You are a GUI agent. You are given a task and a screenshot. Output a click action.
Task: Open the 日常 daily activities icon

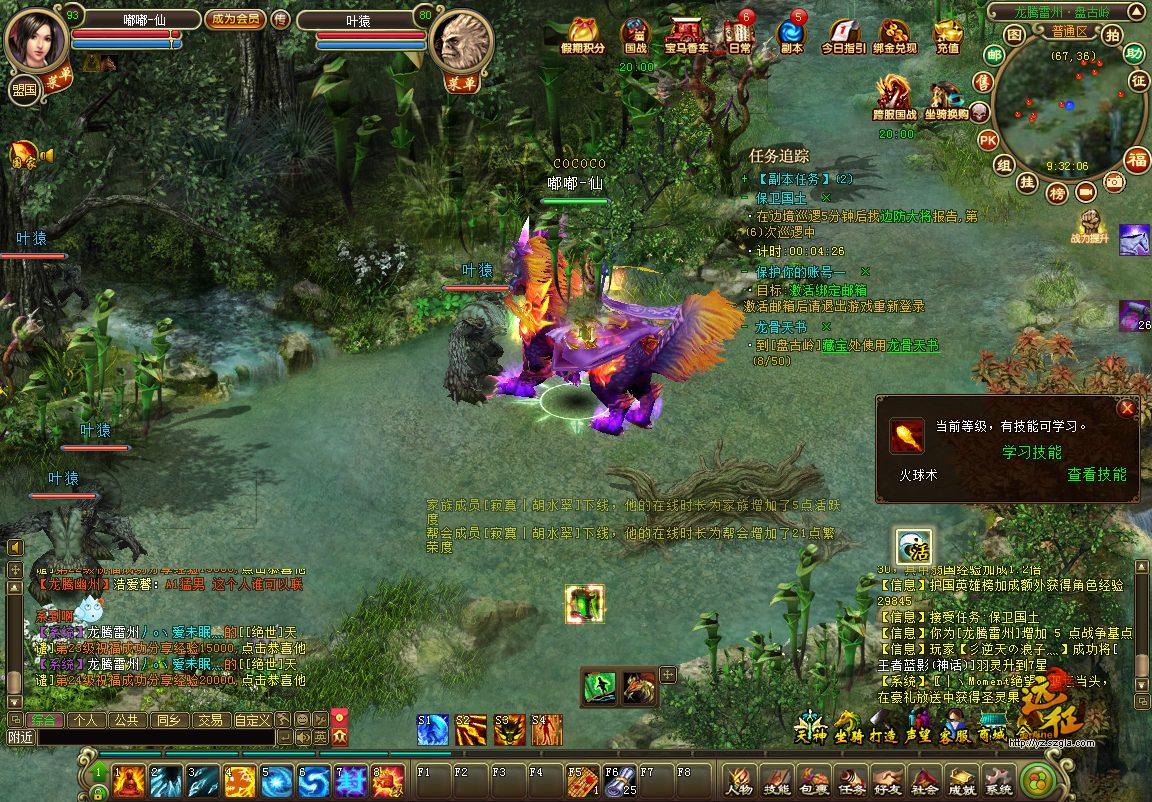(x=739, y=35)
